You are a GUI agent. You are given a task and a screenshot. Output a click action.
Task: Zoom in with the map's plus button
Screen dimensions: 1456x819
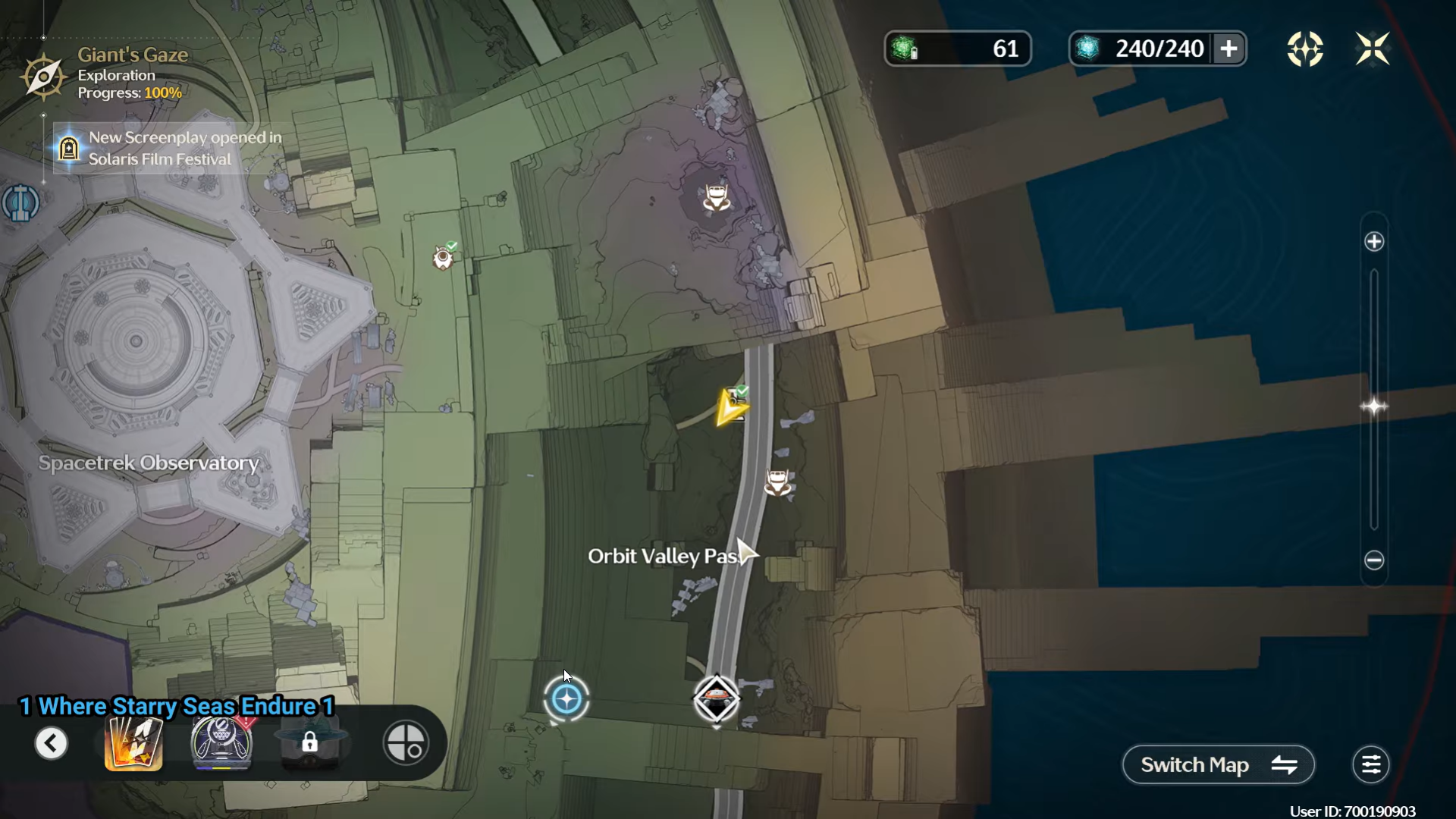click(1374, 242)
